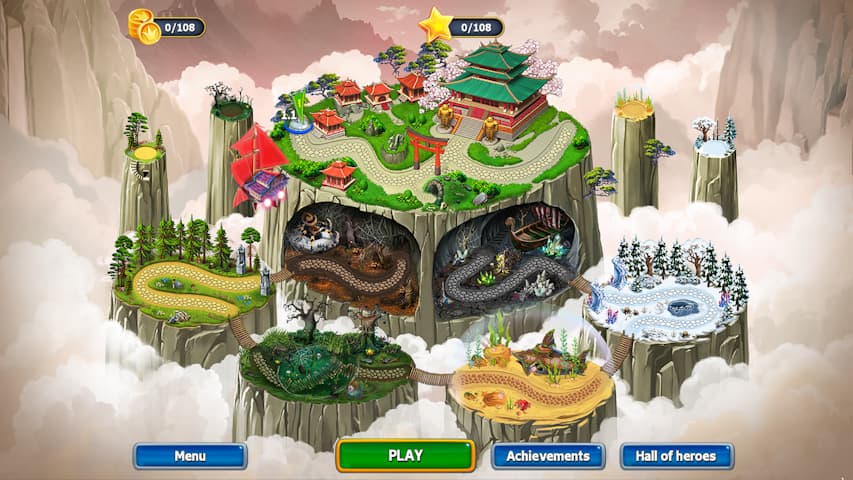Open the Hall of heroes
The image size is (853, 480).
pos(676,456)
